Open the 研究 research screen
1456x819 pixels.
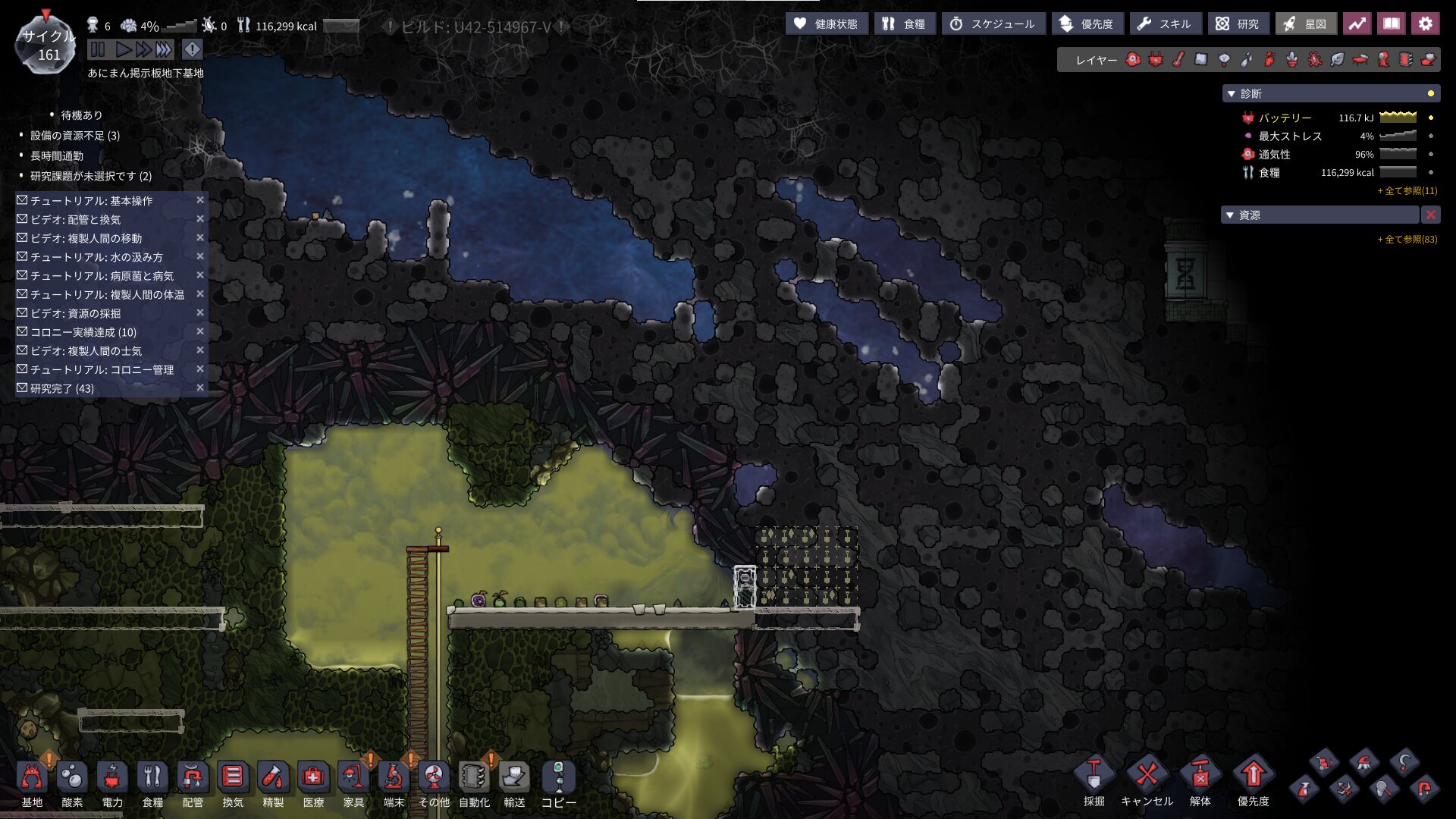1238,24
